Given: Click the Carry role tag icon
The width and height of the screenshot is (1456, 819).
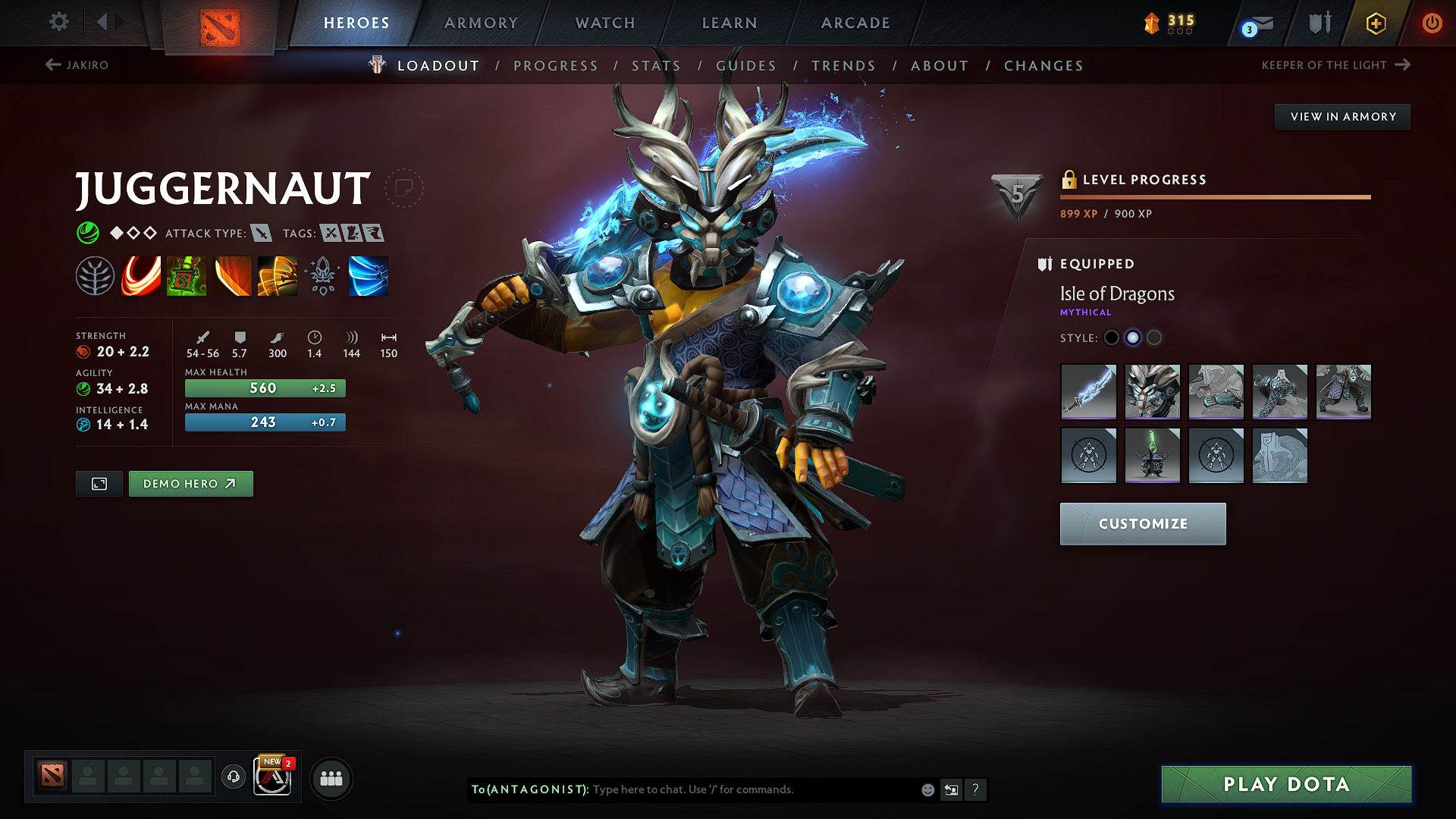Looking at the screenshot, I should pos(329,233).
